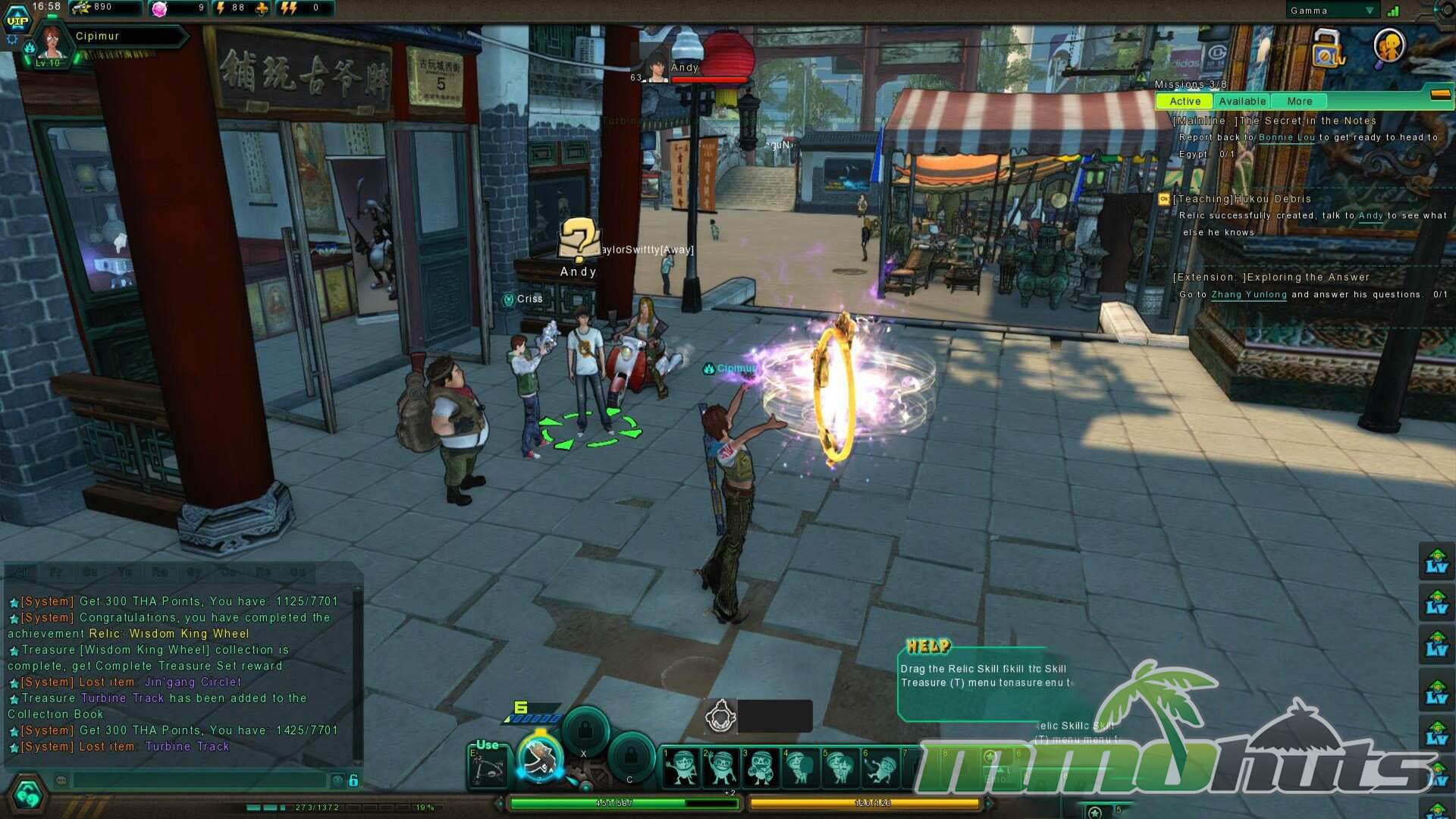The image size is (1456, 819).
Task: Minimize the missions tracker panel
Action: [x=1440, y=95]
